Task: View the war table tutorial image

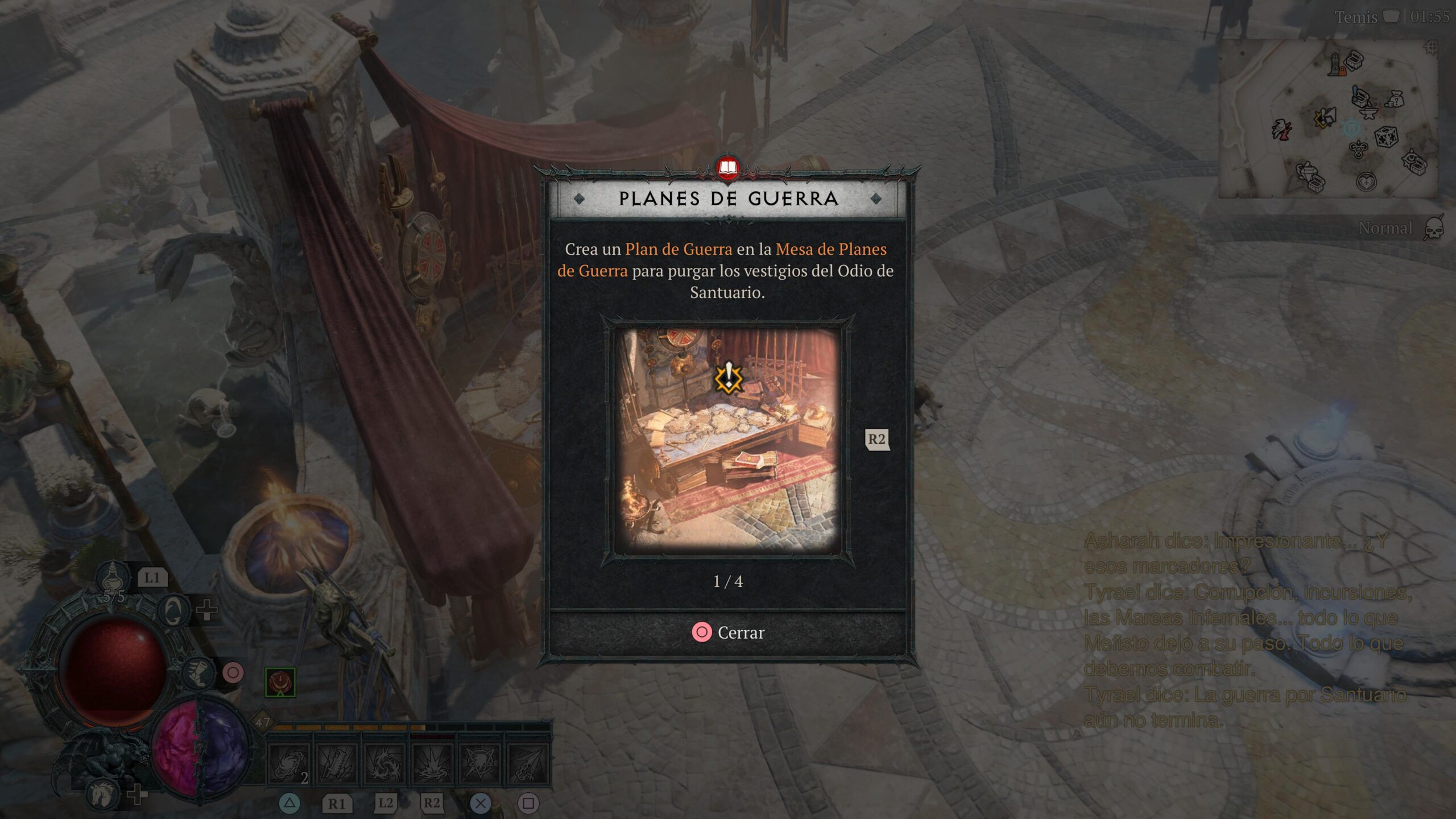Action: click(x=727, y=440)
